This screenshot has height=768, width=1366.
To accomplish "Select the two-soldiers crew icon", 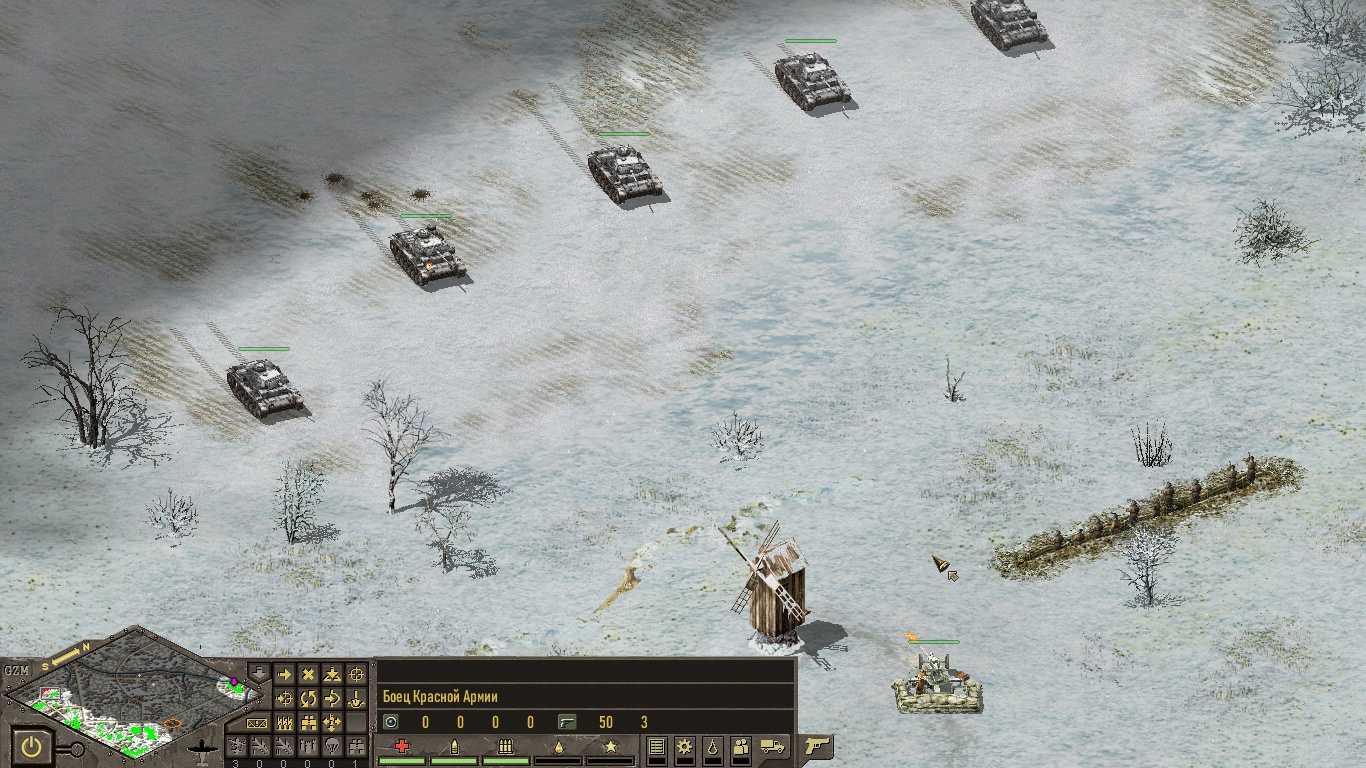I will 741,746.
